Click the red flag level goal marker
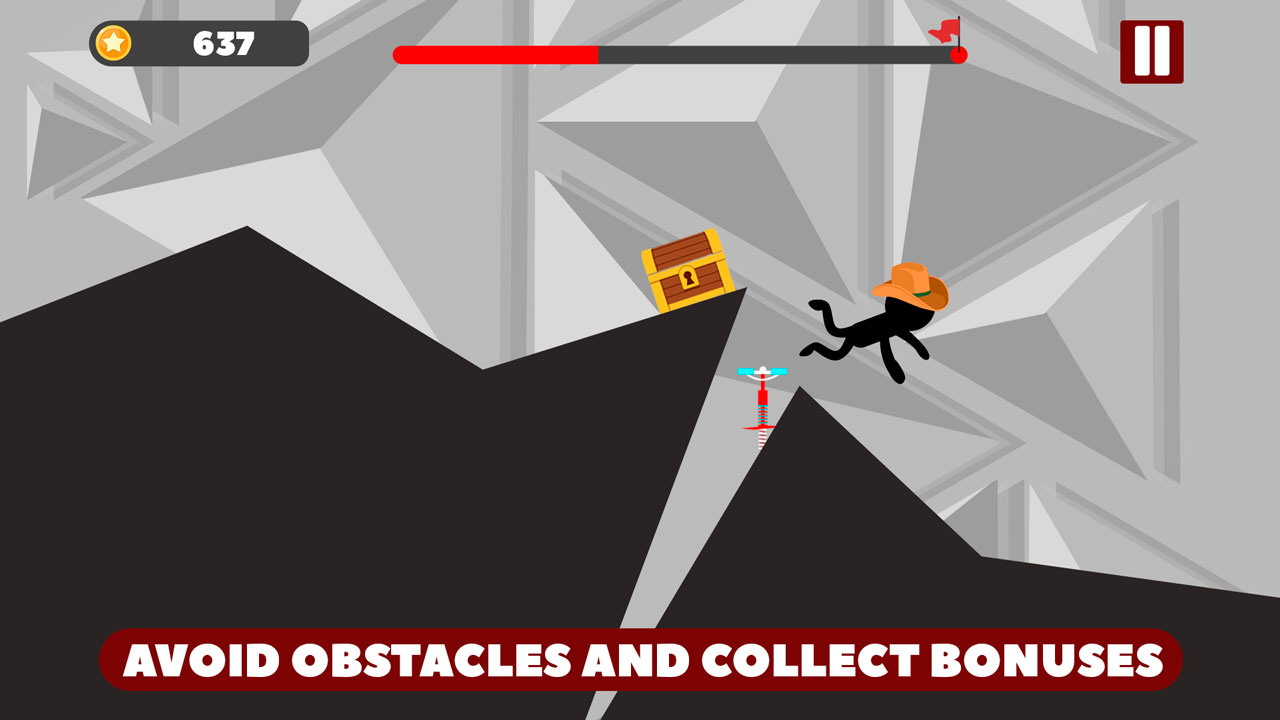The image size is (1280, 720). [x=944, y=32]
